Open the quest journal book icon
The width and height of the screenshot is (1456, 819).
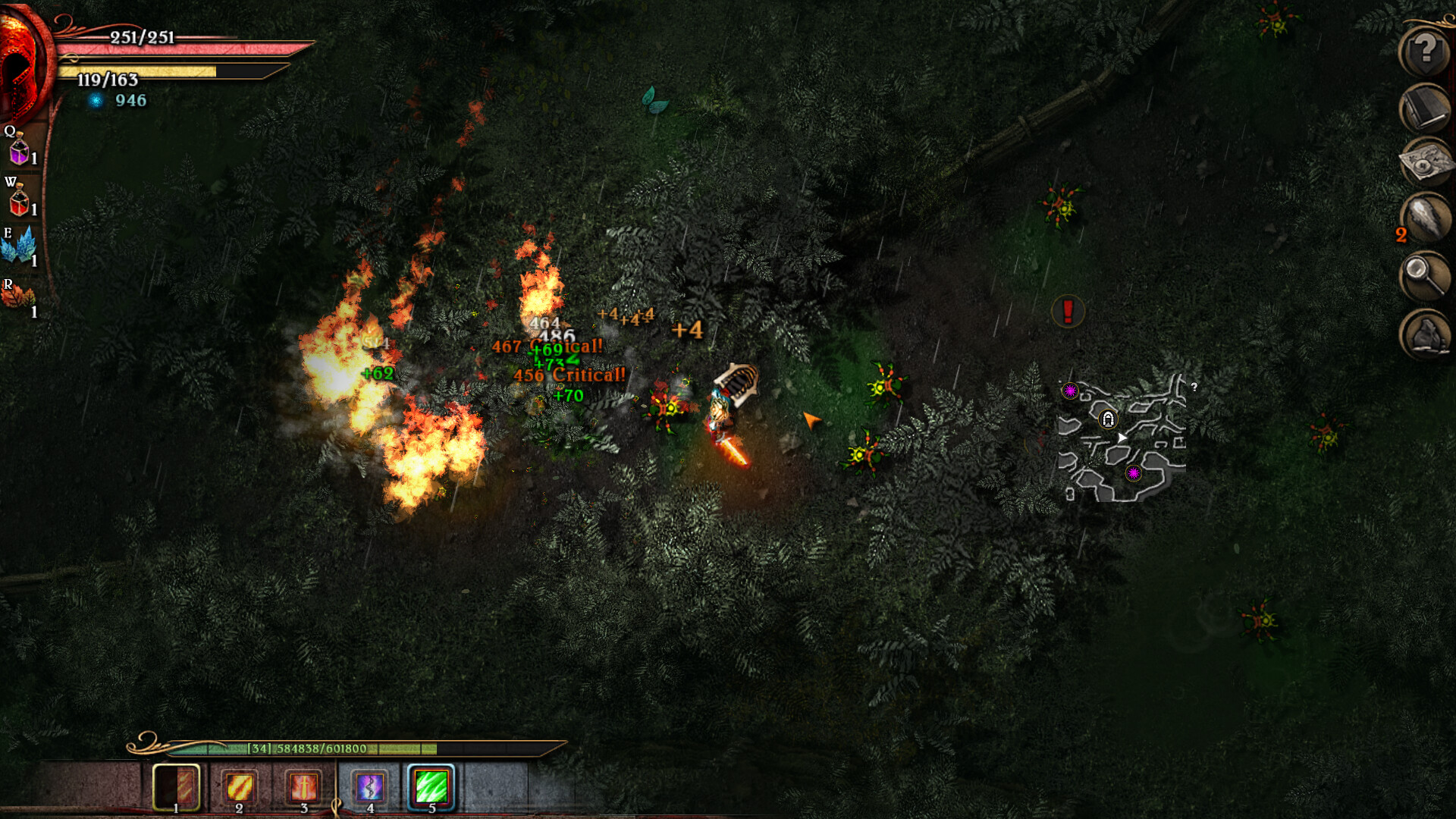pyautogui.click(x=1424, y=106)
